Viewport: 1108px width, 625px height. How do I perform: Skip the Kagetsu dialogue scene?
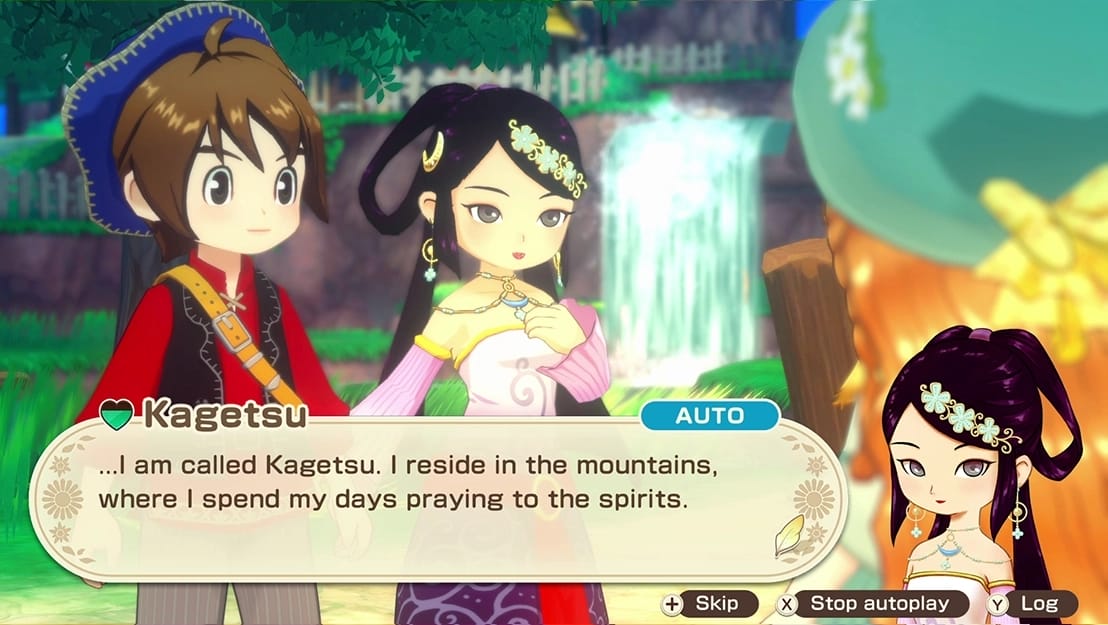point(709,603)
